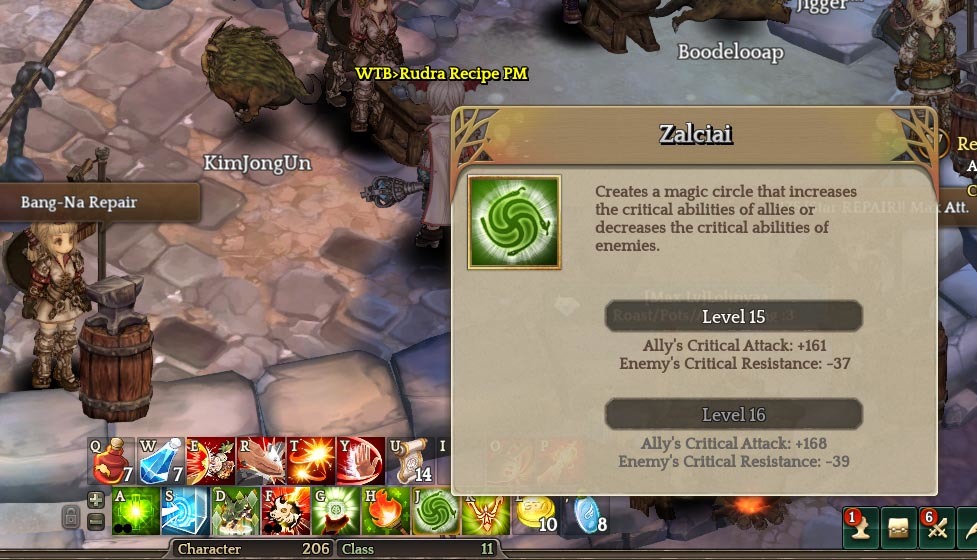Cast the panda-faced skill on F

[285, 510]
